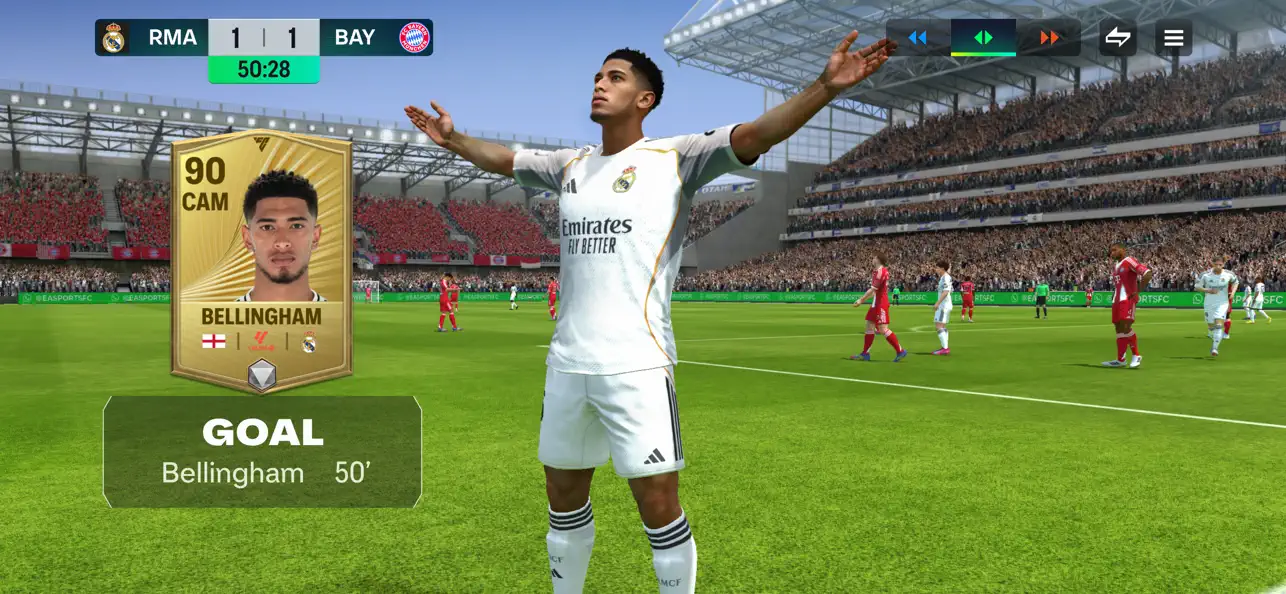Tap the Bellingham 90 CAM player card
The width and height of the screenshot is (1286, 594).
coord(262,262)
